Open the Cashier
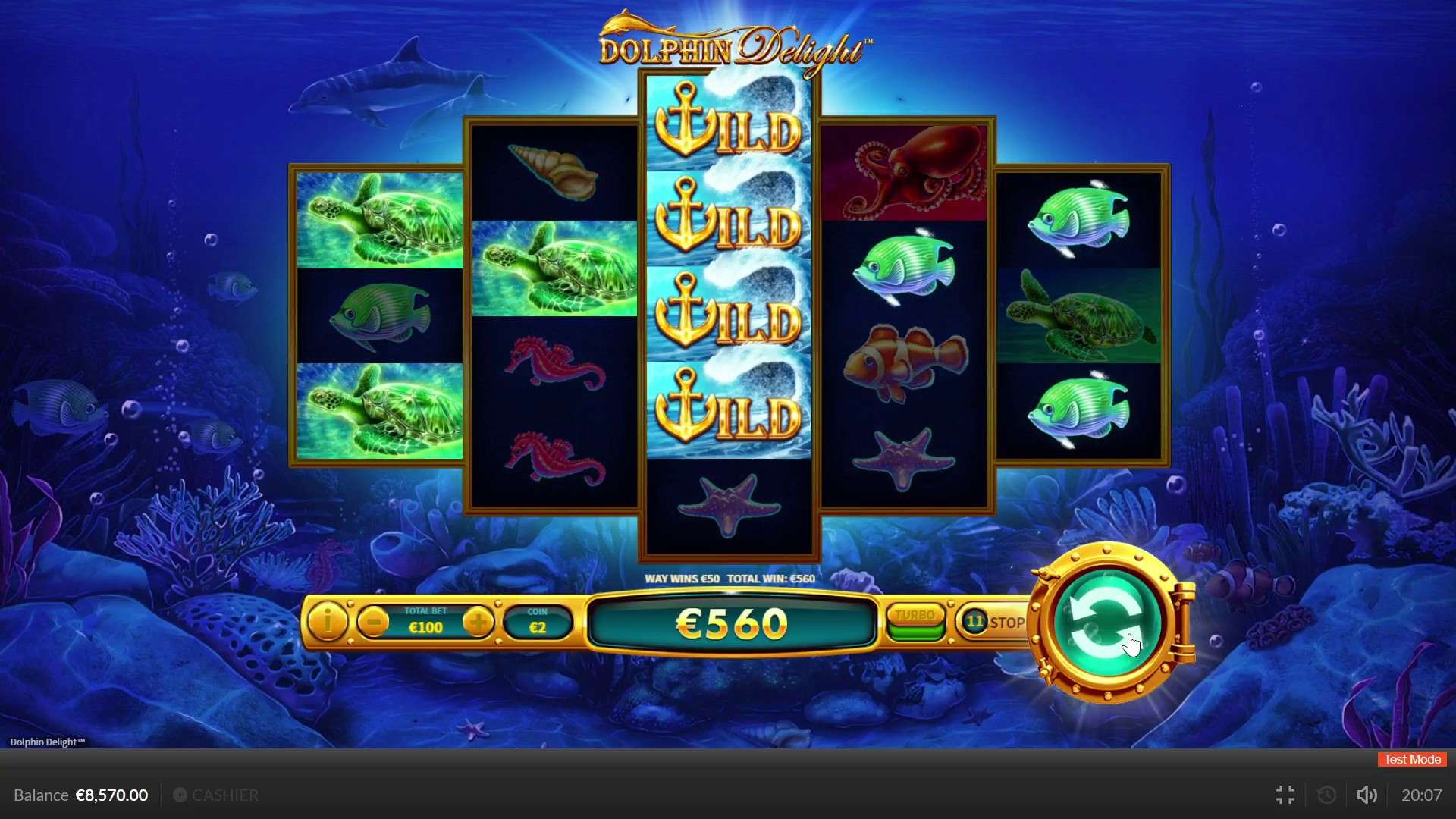Screen dimensions: 1456x819 pyautogui.click(x=217, y=795)
